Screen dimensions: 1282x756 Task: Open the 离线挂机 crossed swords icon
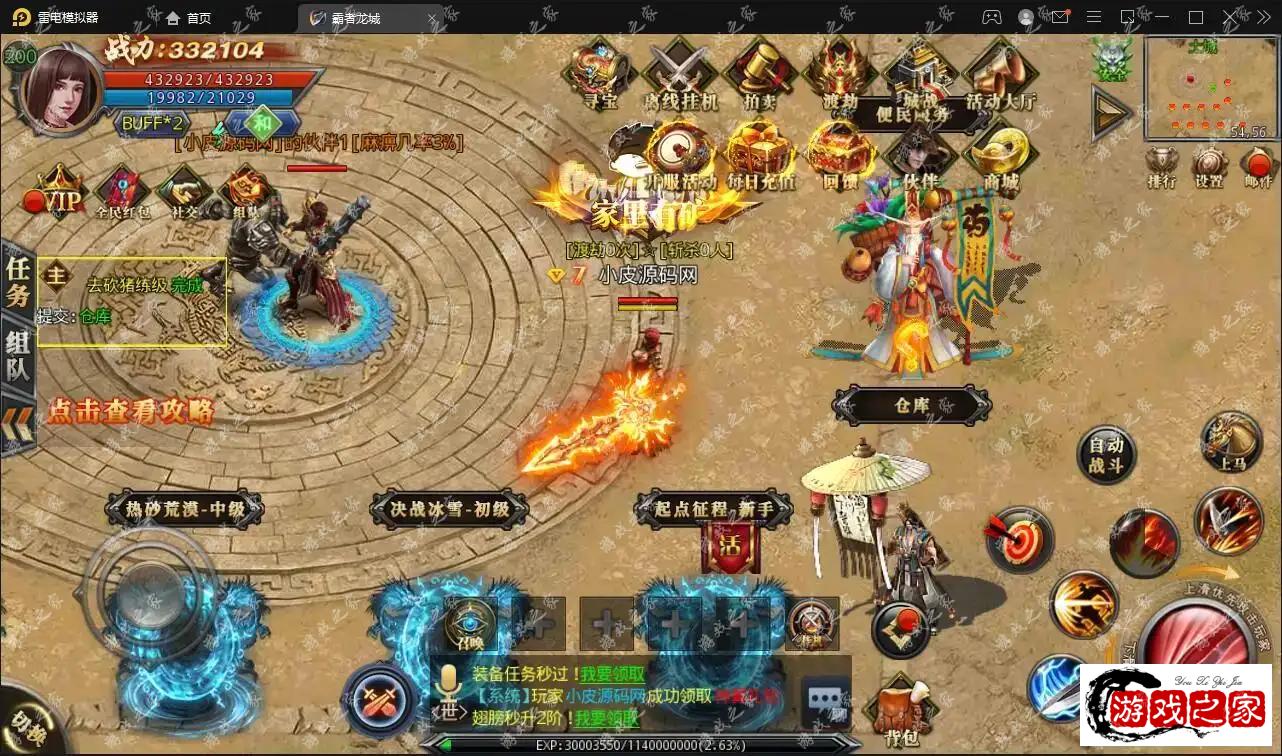[x=680, y=72]
